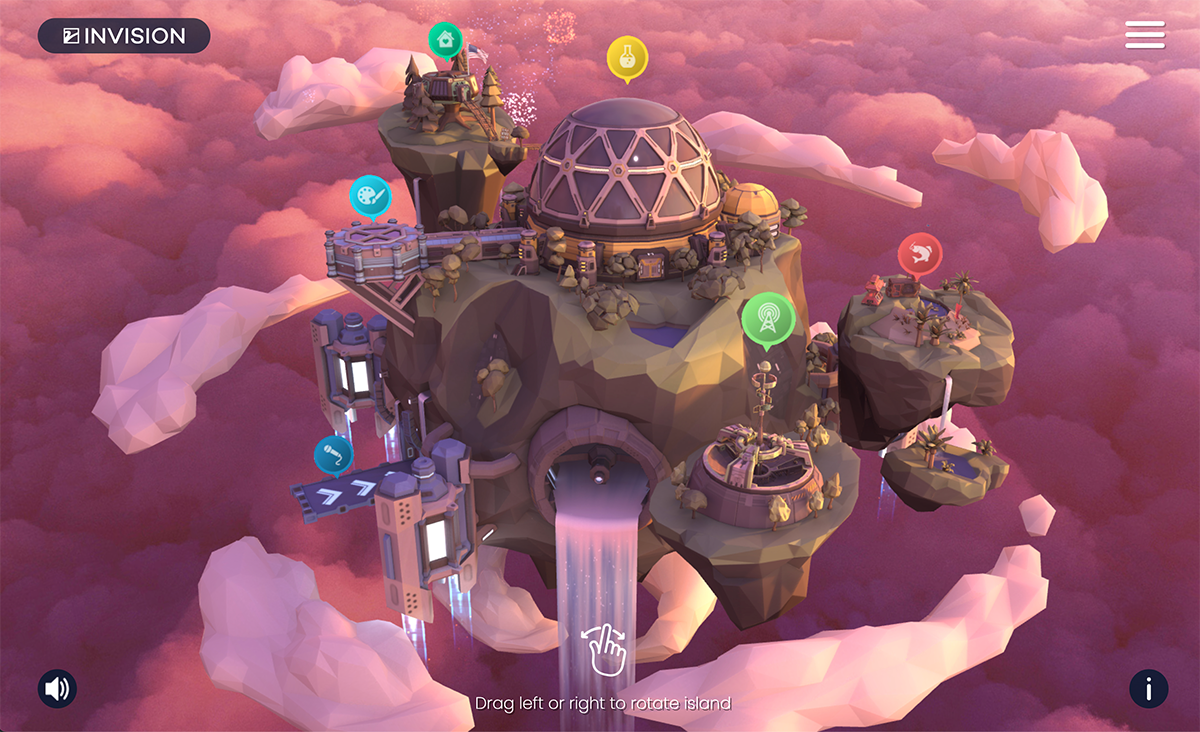Image resolution: width=1200 pixels, height=732 pixels.
Task: Select the yellow flask map marker
Action: tap(627, 57)
